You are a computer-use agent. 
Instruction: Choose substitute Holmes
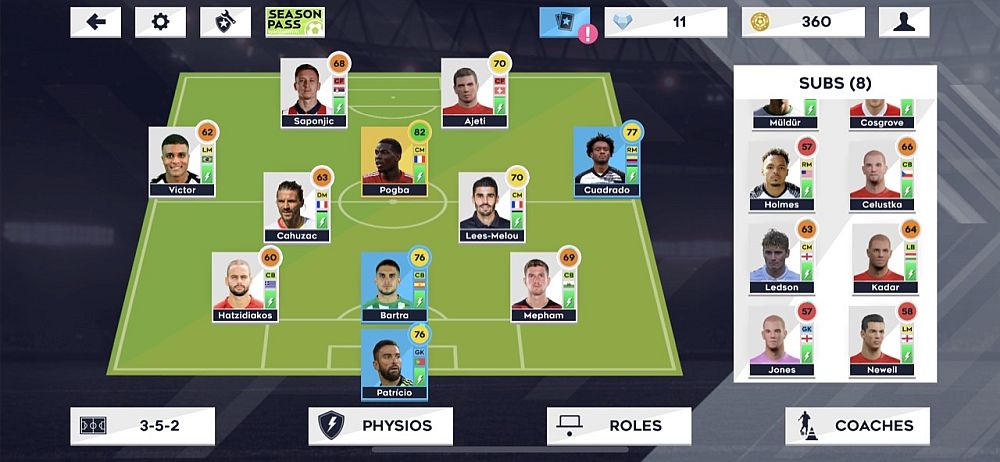pos(780,176)
